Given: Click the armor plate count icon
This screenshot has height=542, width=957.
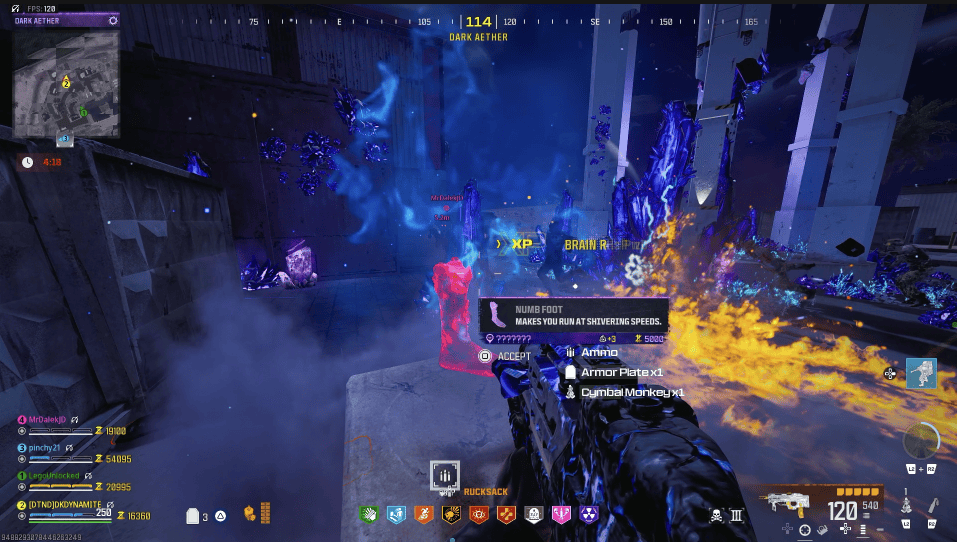Looking at the screenshot, I should point(193,516).
